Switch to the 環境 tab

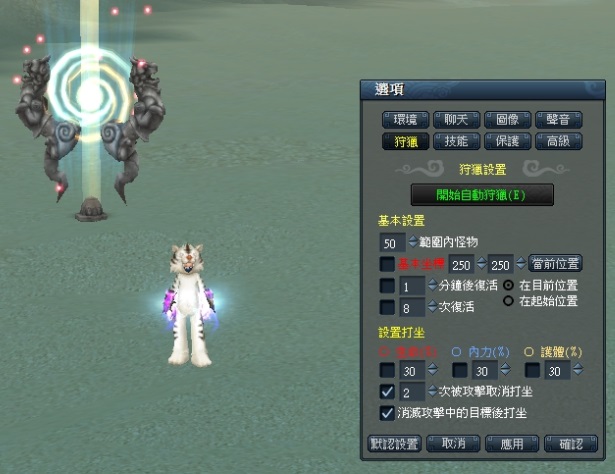(407, 120)
